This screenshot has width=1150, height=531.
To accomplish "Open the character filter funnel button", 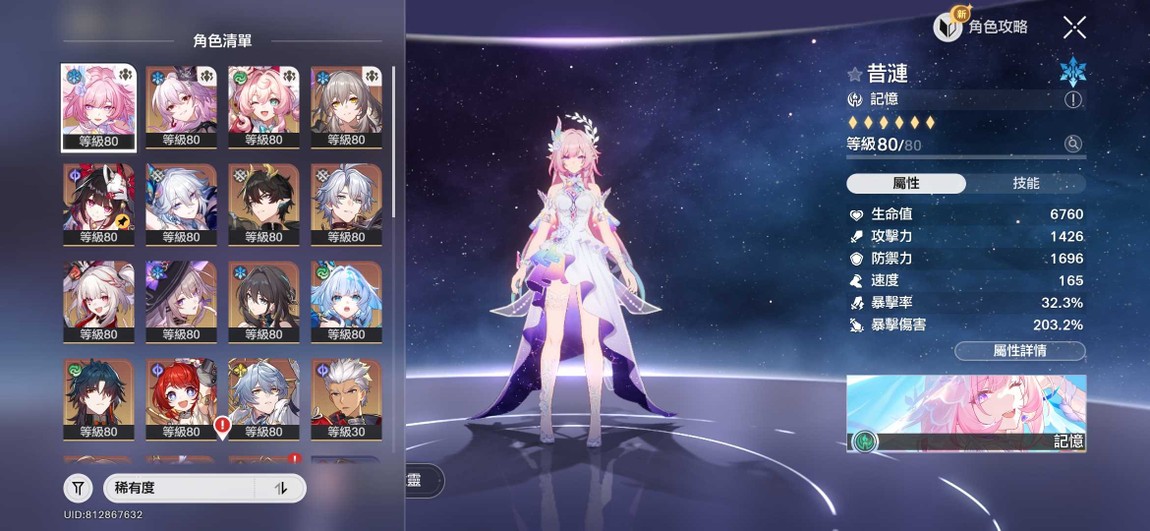I will click(x=78, y=488).
